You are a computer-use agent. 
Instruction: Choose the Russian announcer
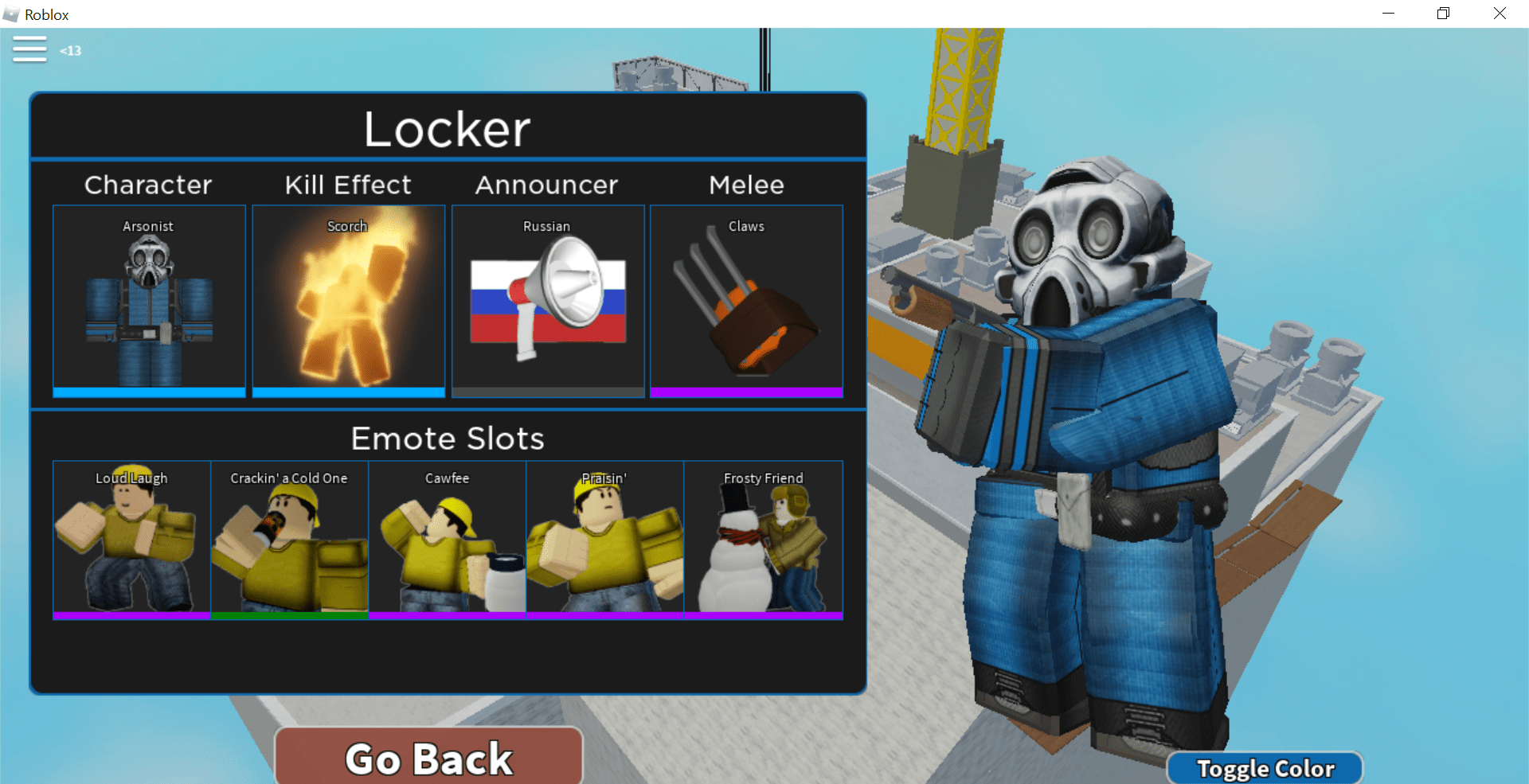click(546, 301)
